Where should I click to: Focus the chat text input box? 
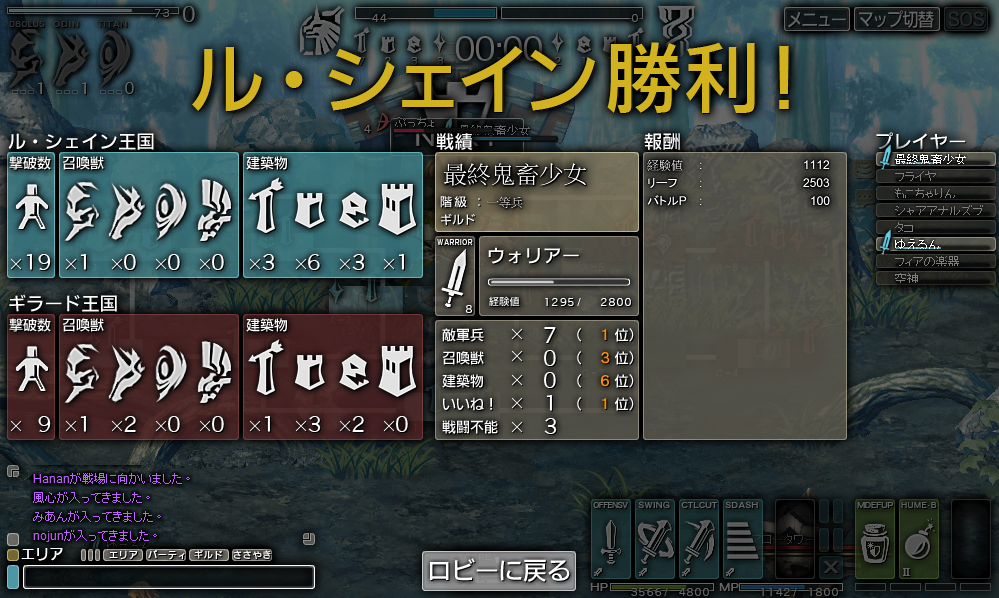(x=168, y=577)
